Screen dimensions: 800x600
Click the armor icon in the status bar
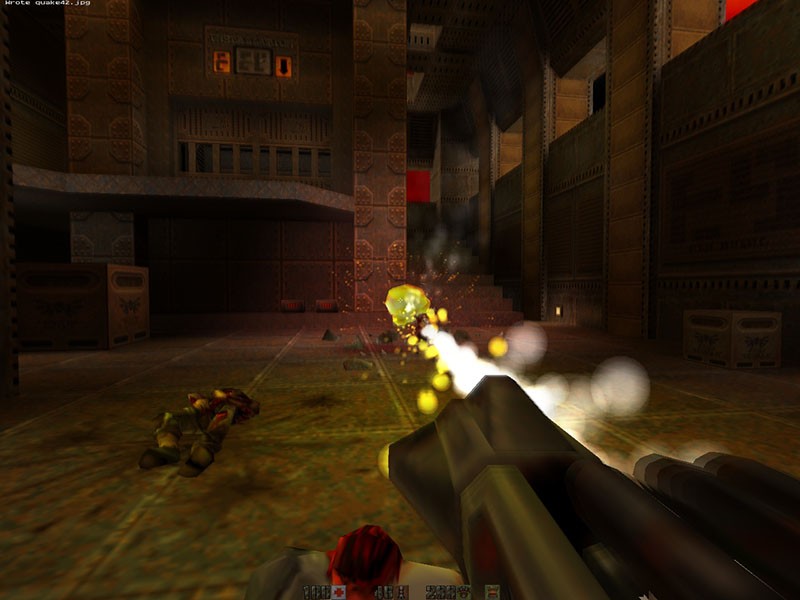tap(464, 592)
